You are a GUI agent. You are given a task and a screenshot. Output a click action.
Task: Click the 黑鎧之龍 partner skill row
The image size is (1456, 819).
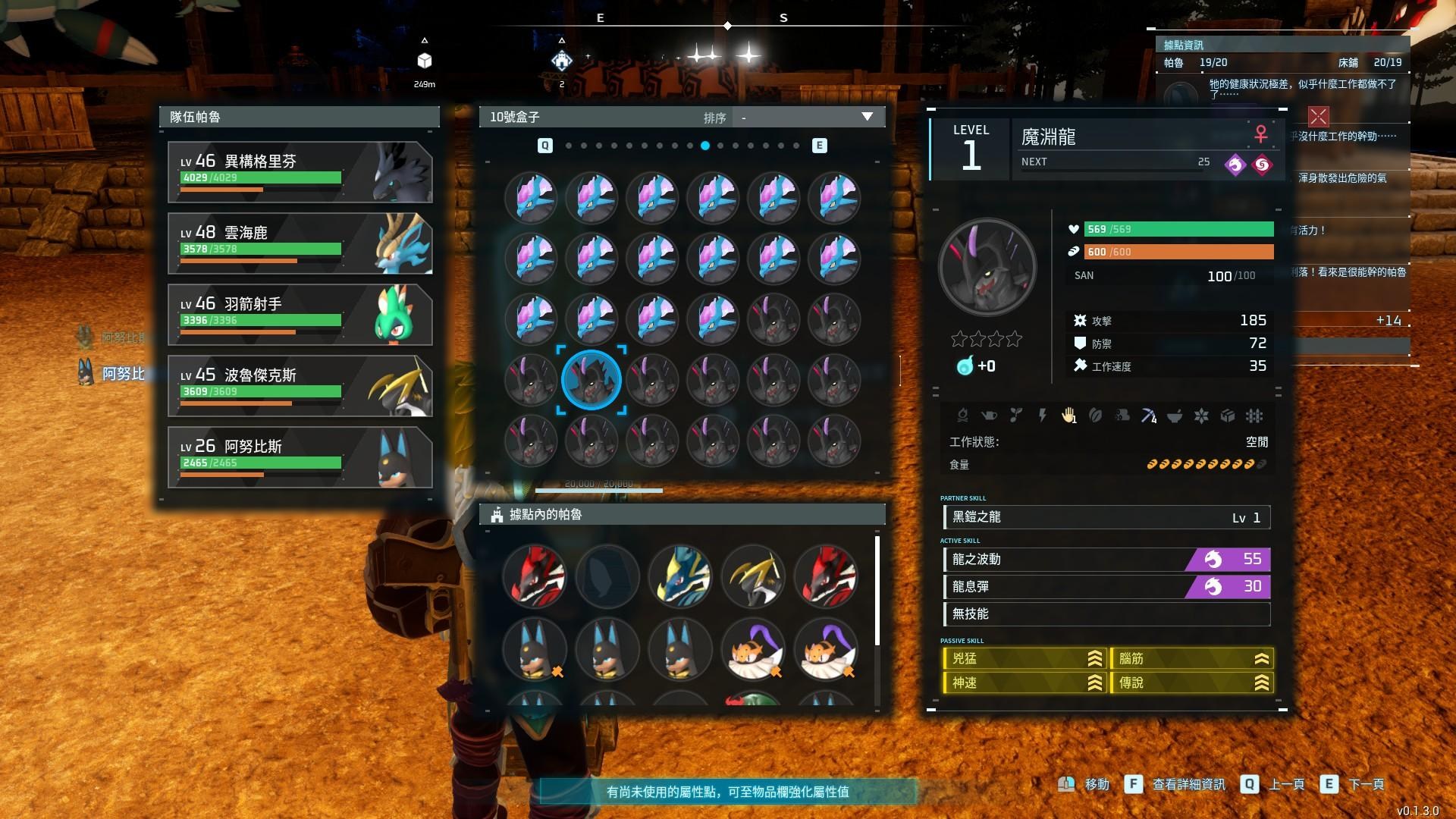click(x=1106, y=517)
